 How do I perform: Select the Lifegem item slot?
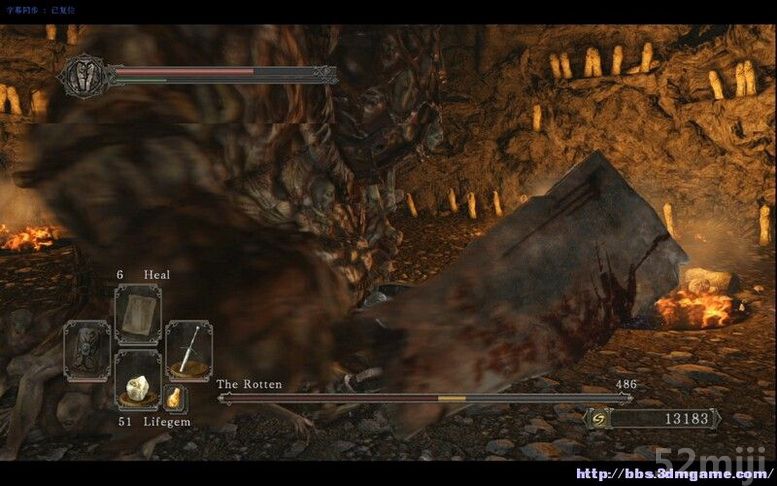[x=137, y=381]
